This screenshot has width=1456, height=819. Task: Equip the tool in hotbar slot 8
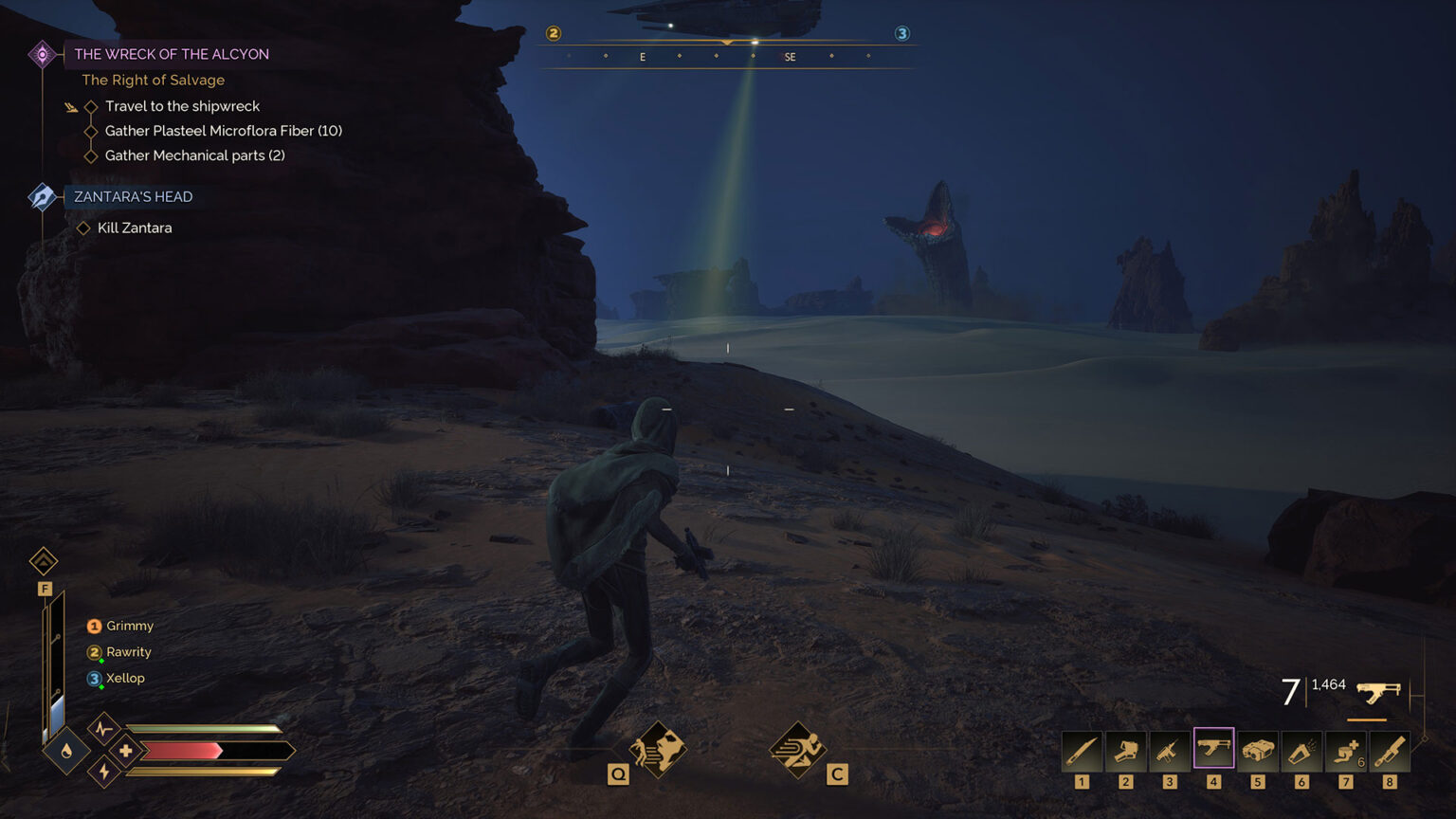tap(1389, 752)
